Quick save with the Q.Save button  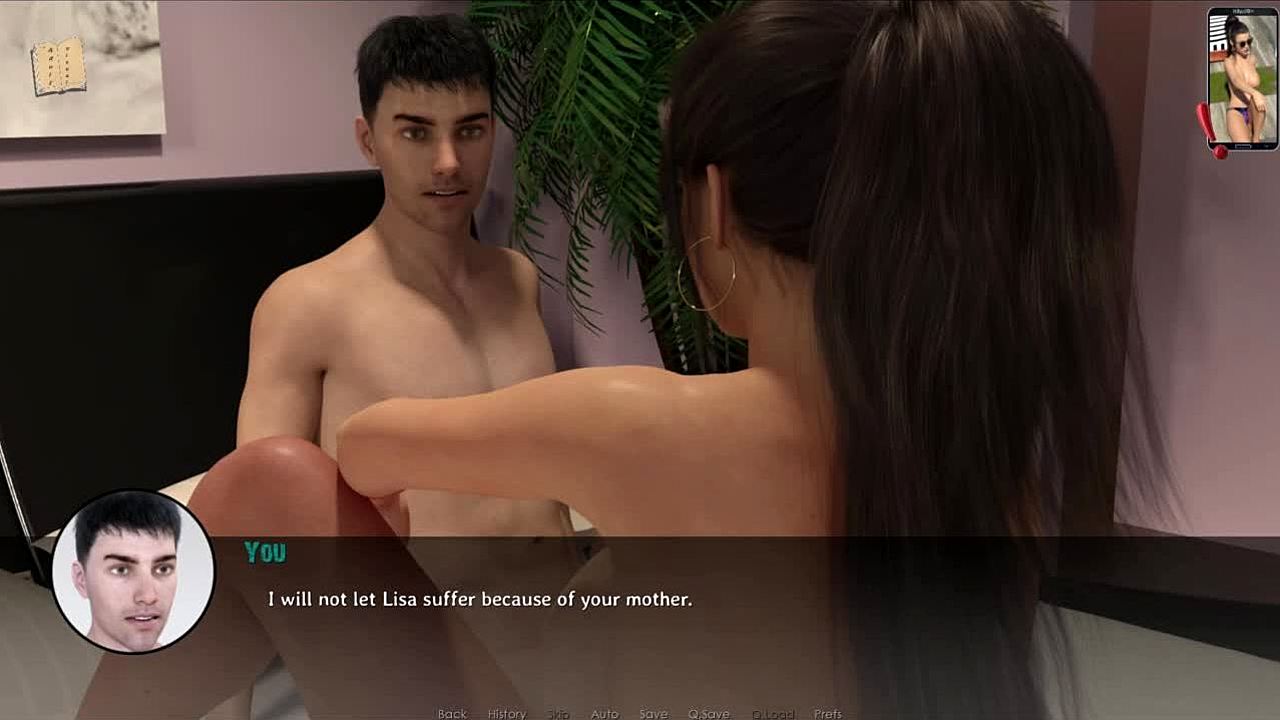coord(708,713)
